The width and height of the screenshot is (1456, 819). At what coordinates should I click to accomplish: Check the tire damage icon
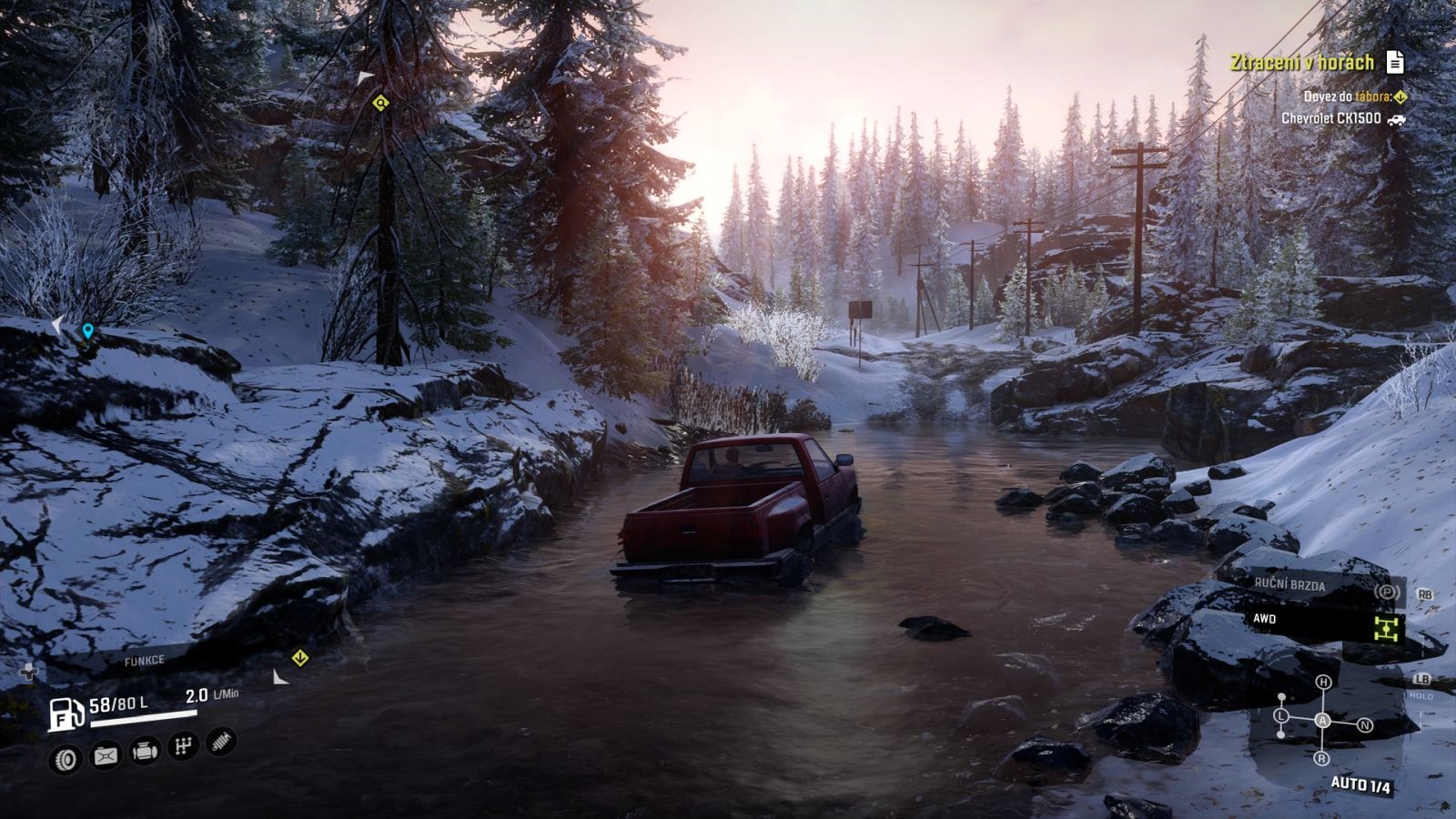tap(66, 759)
